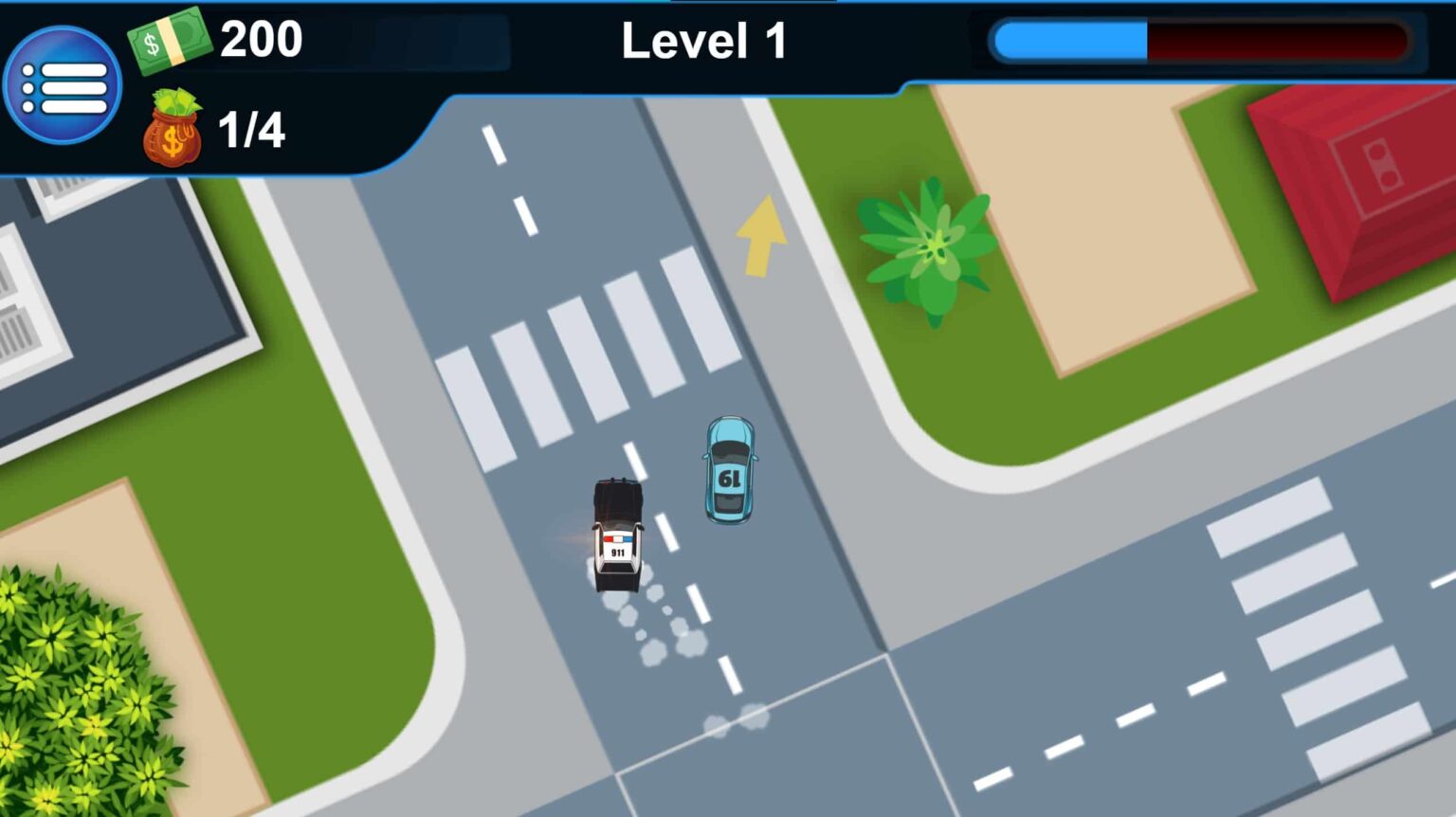The image size is (1456, 817).
Task: Tap the yellow direction arrow on the road
Action: click(x=758, y=237)
